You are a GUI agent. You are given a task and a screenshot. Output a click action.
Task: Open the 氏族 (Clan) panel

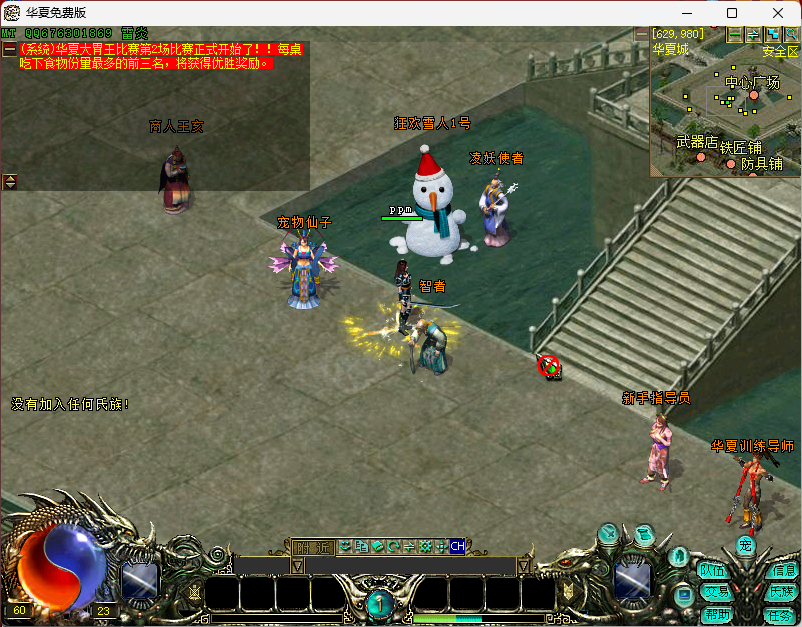pyautogui.click(x=781, y=592)
